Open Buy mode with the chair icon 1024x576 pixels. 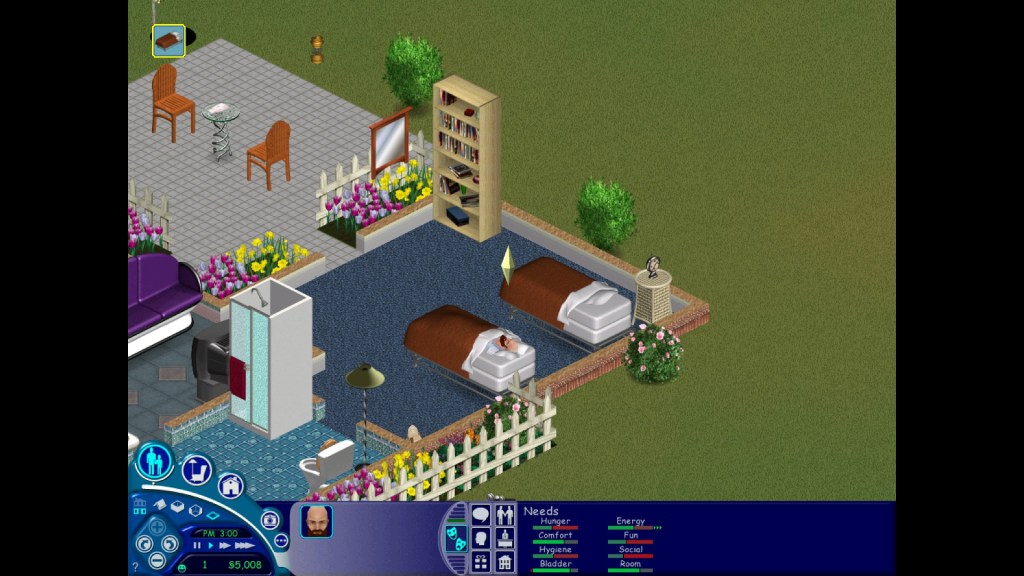coord(197,469)
